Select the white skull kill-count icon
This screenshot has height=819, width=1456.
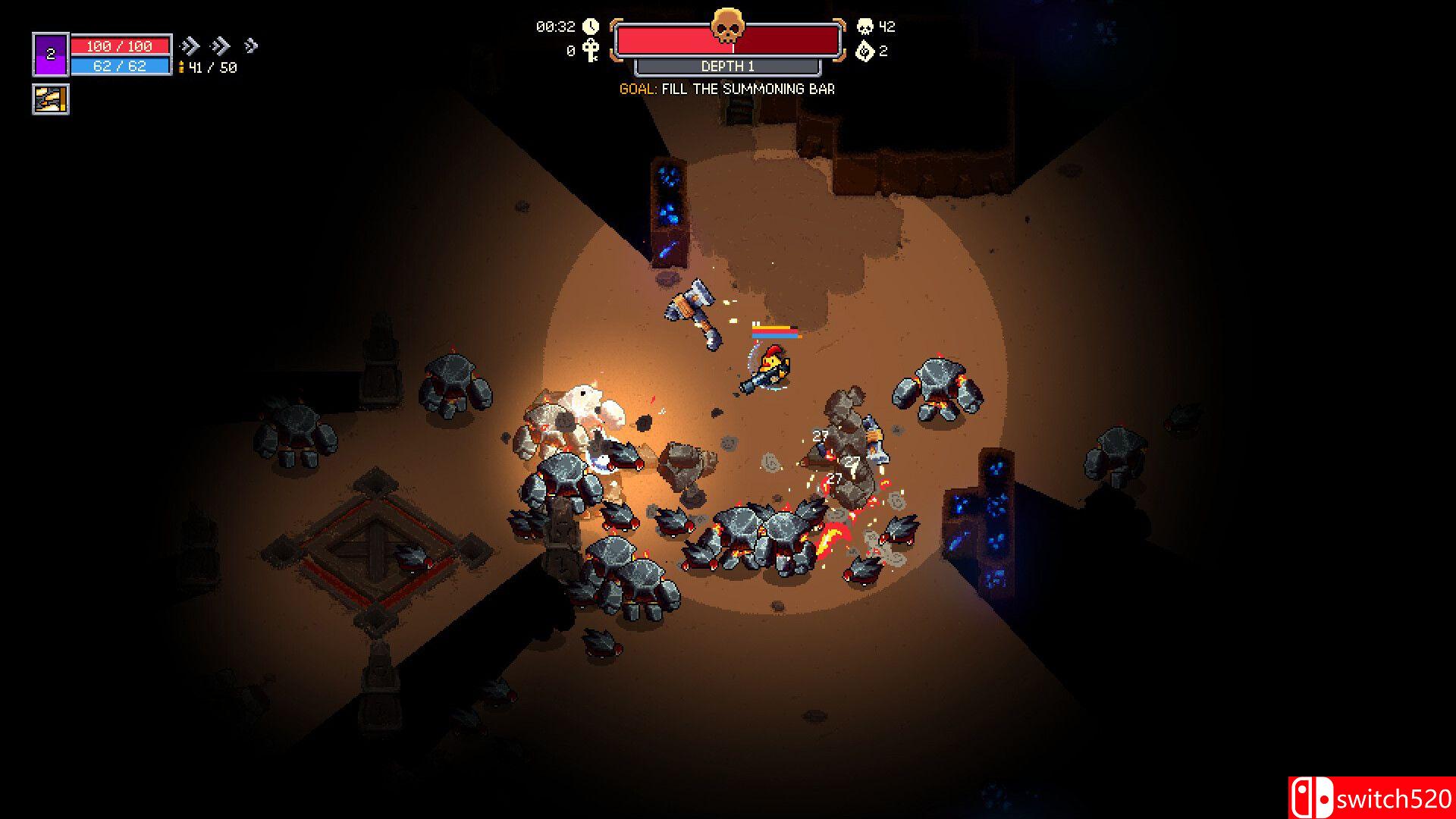[864, 27]
